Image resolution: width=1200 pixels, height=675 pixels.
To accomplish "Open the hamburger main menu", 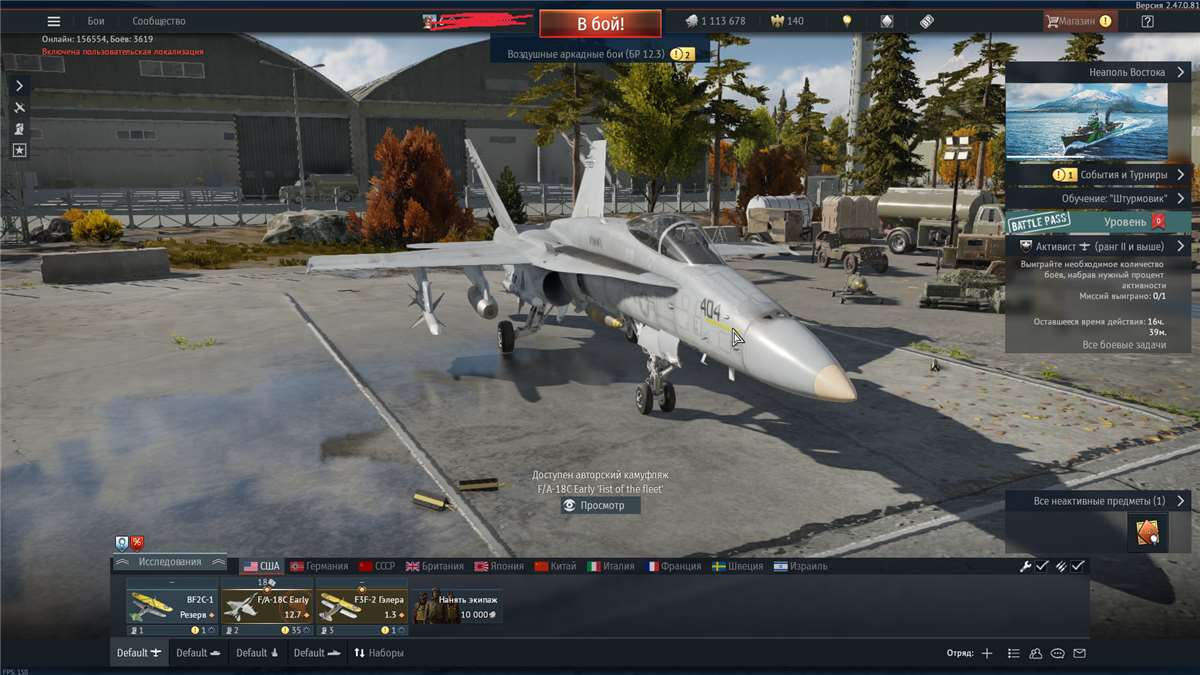I will (x=54, y=21).
